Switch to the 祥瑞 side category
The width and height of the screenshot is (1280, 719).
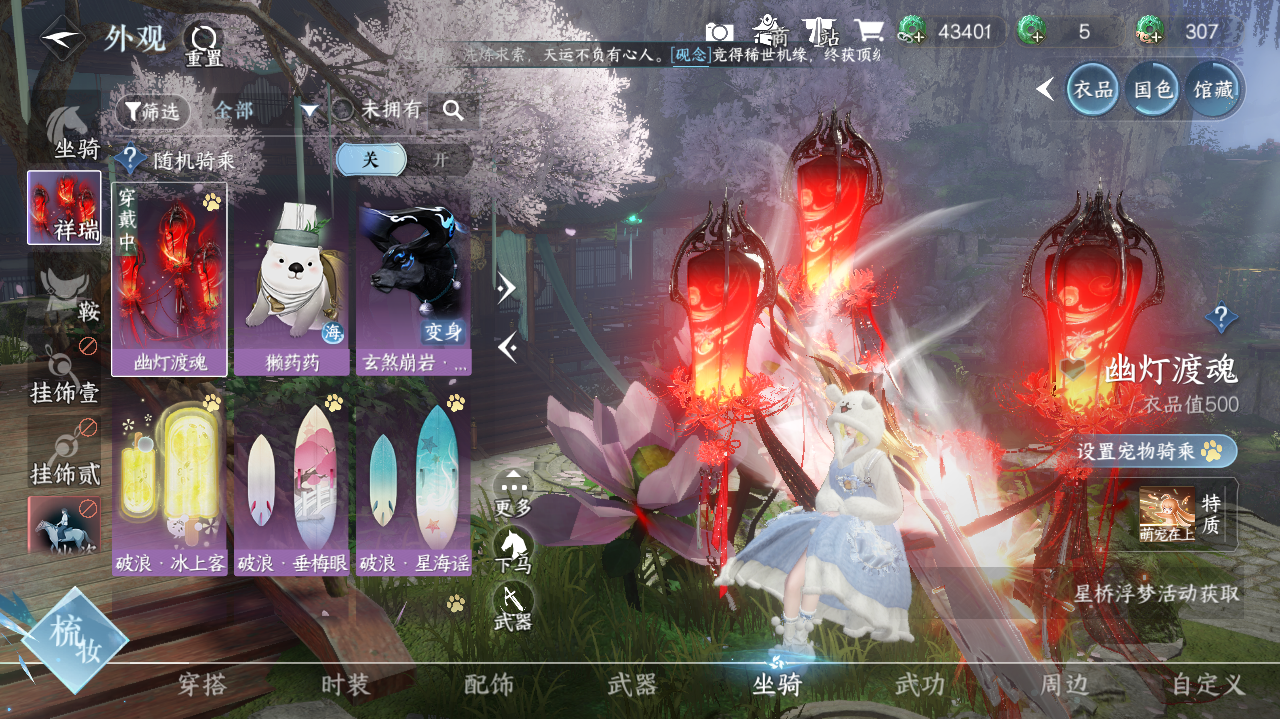coord(64,207)
